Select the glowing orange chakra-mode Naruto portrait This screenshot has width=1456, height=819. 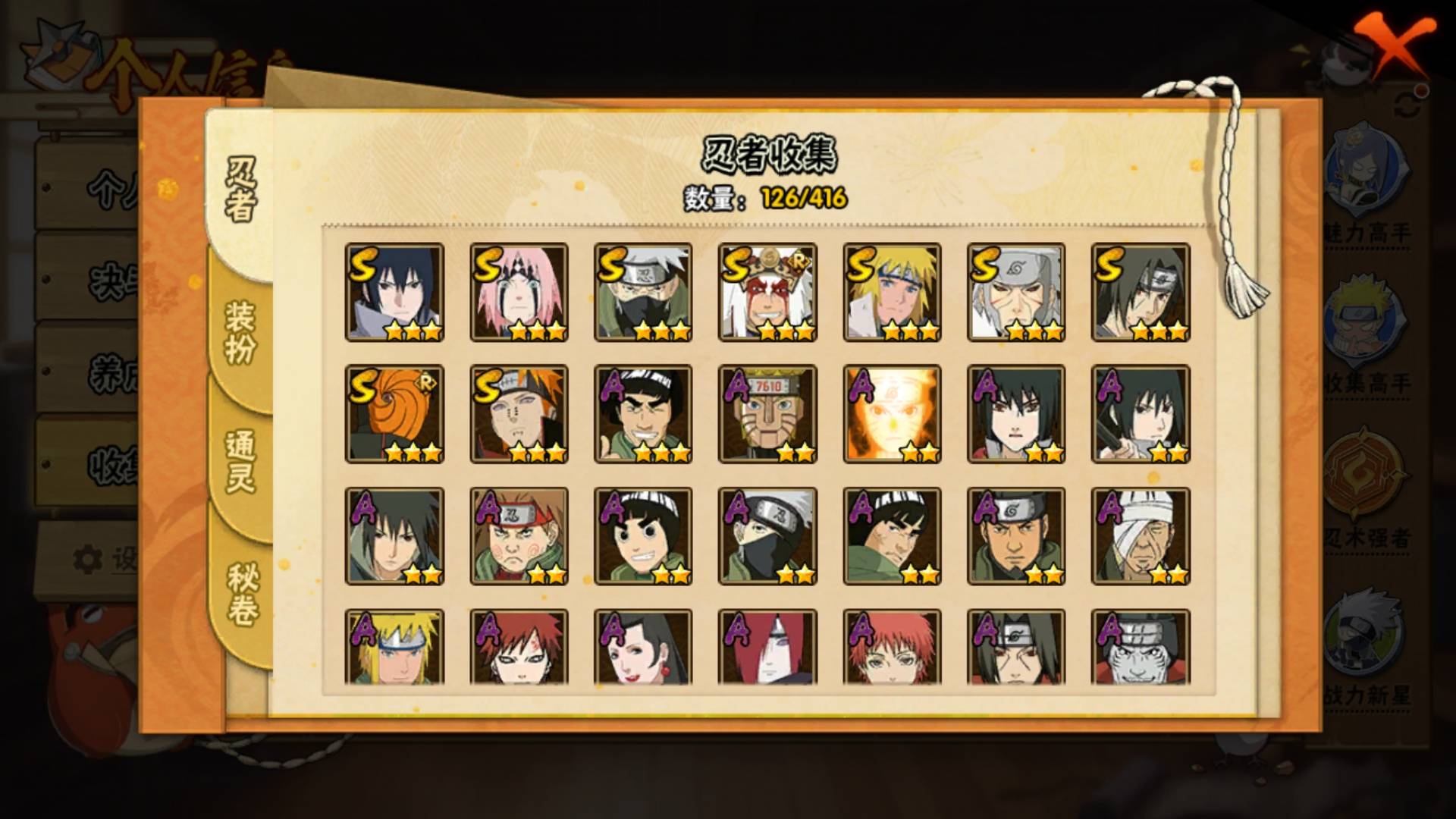point(892,414)
